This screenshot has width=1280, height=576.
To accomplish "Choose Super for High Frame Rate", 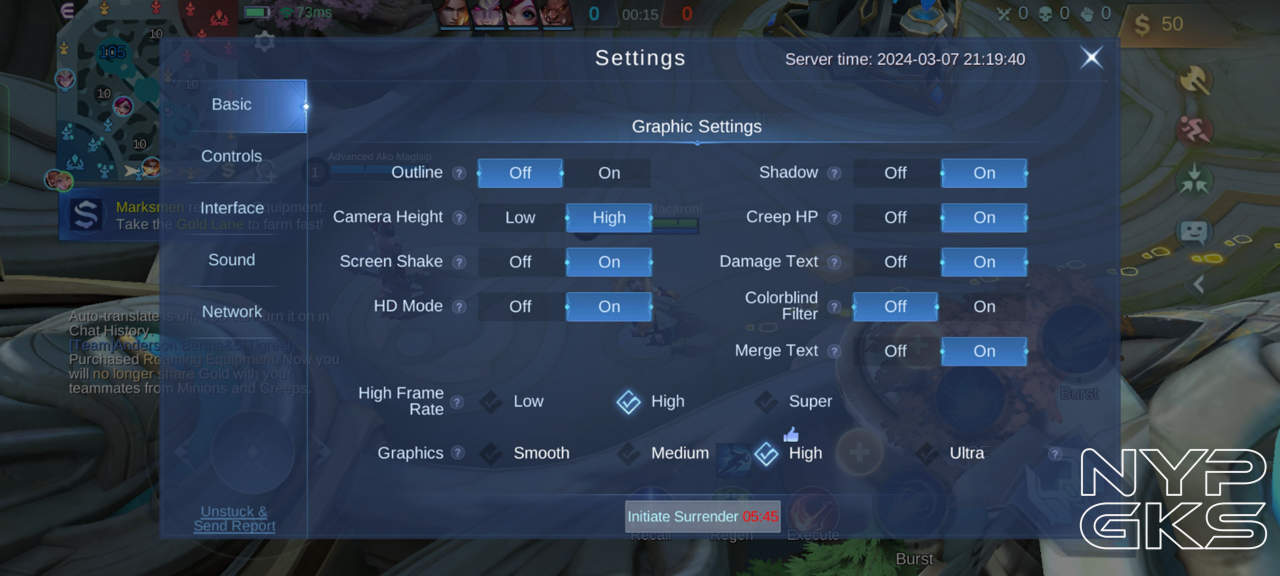I will [x=795, y=402].
